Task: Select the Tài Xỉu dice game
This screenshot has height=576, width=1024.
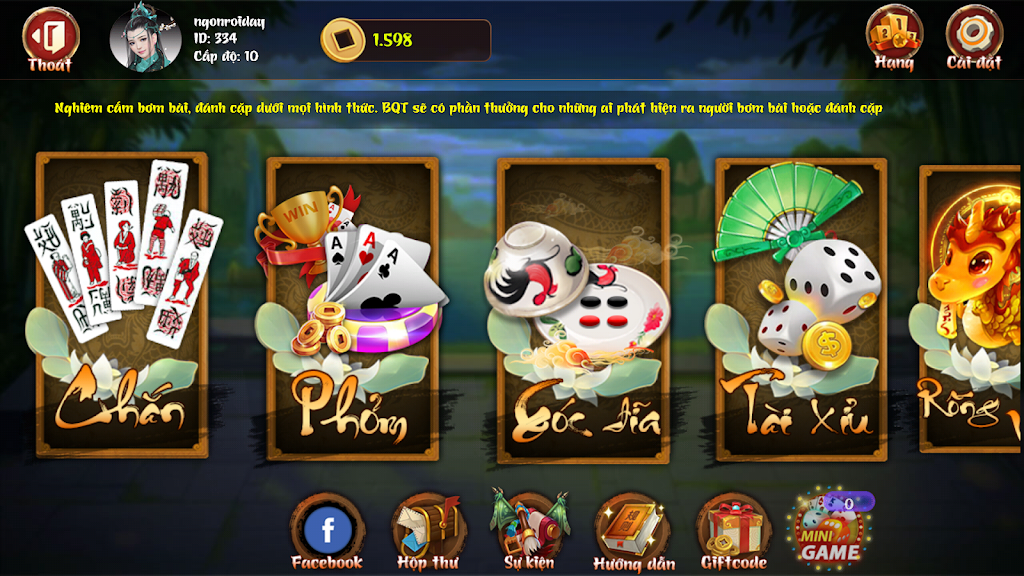Action: (x=801, y=308)
